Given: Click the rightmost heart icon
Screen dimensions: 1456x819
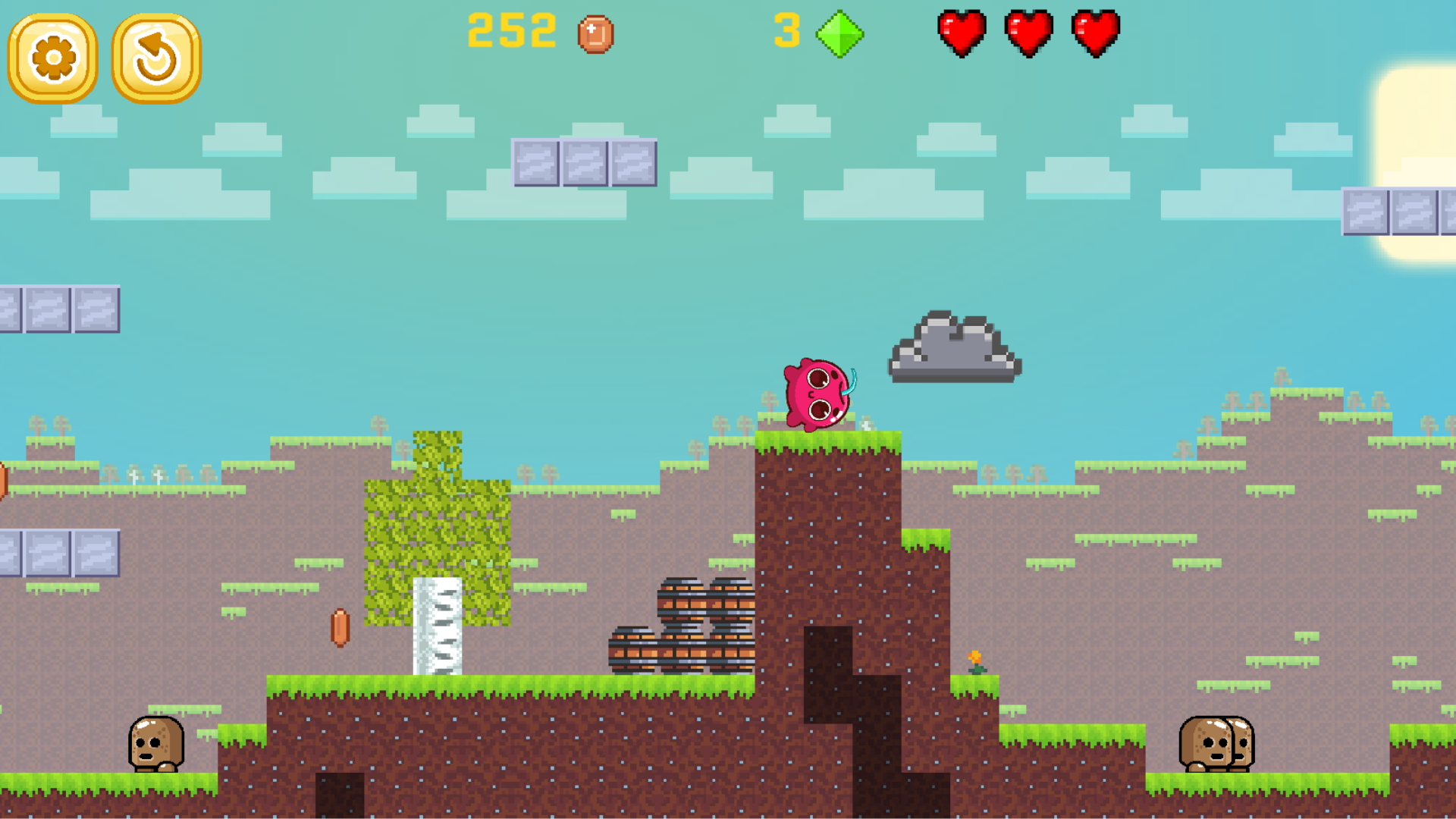Looking at the screenshot, I should [x=1094, y=32].
